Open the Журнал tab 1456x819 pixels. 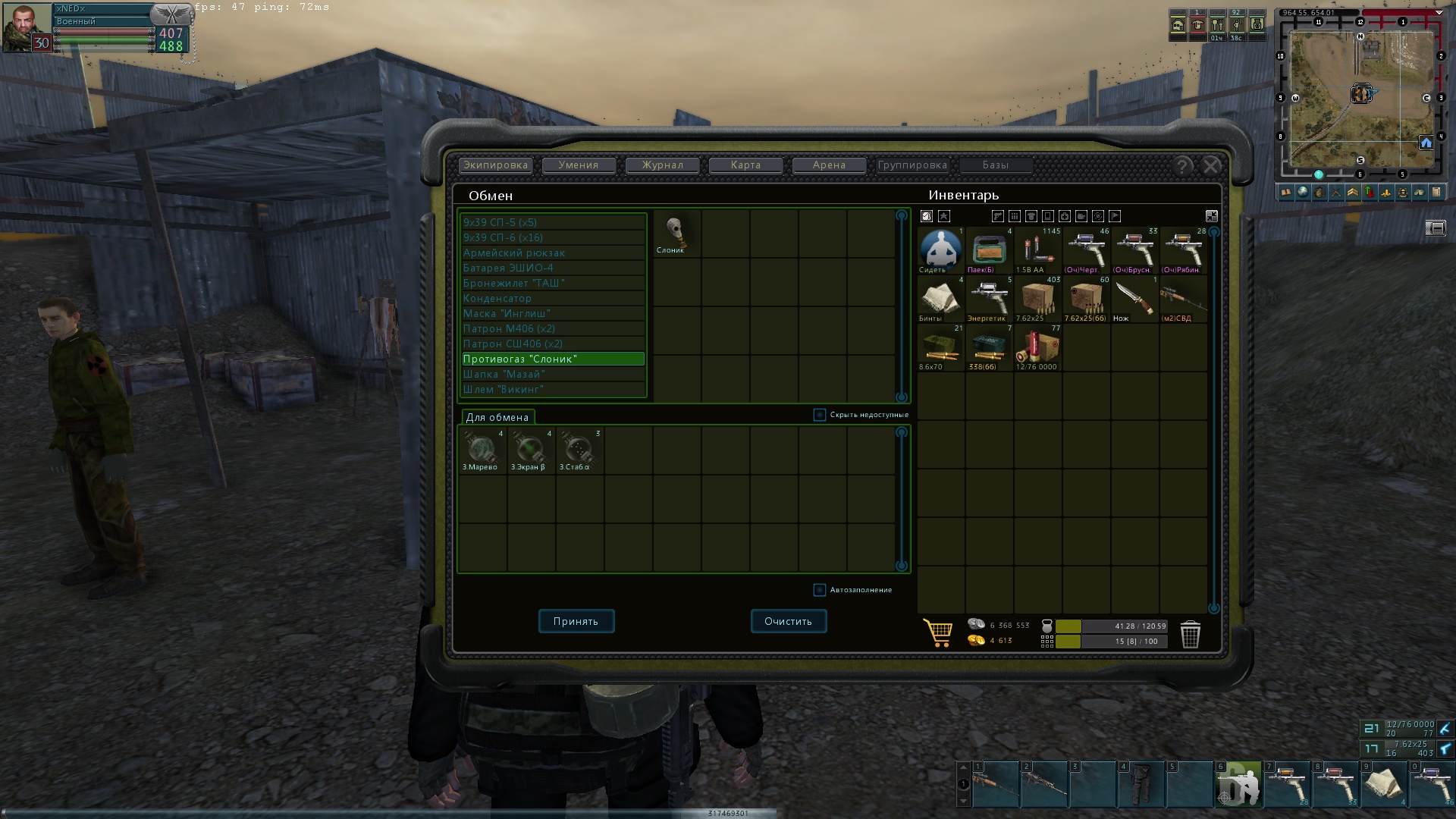click(662, 165)
